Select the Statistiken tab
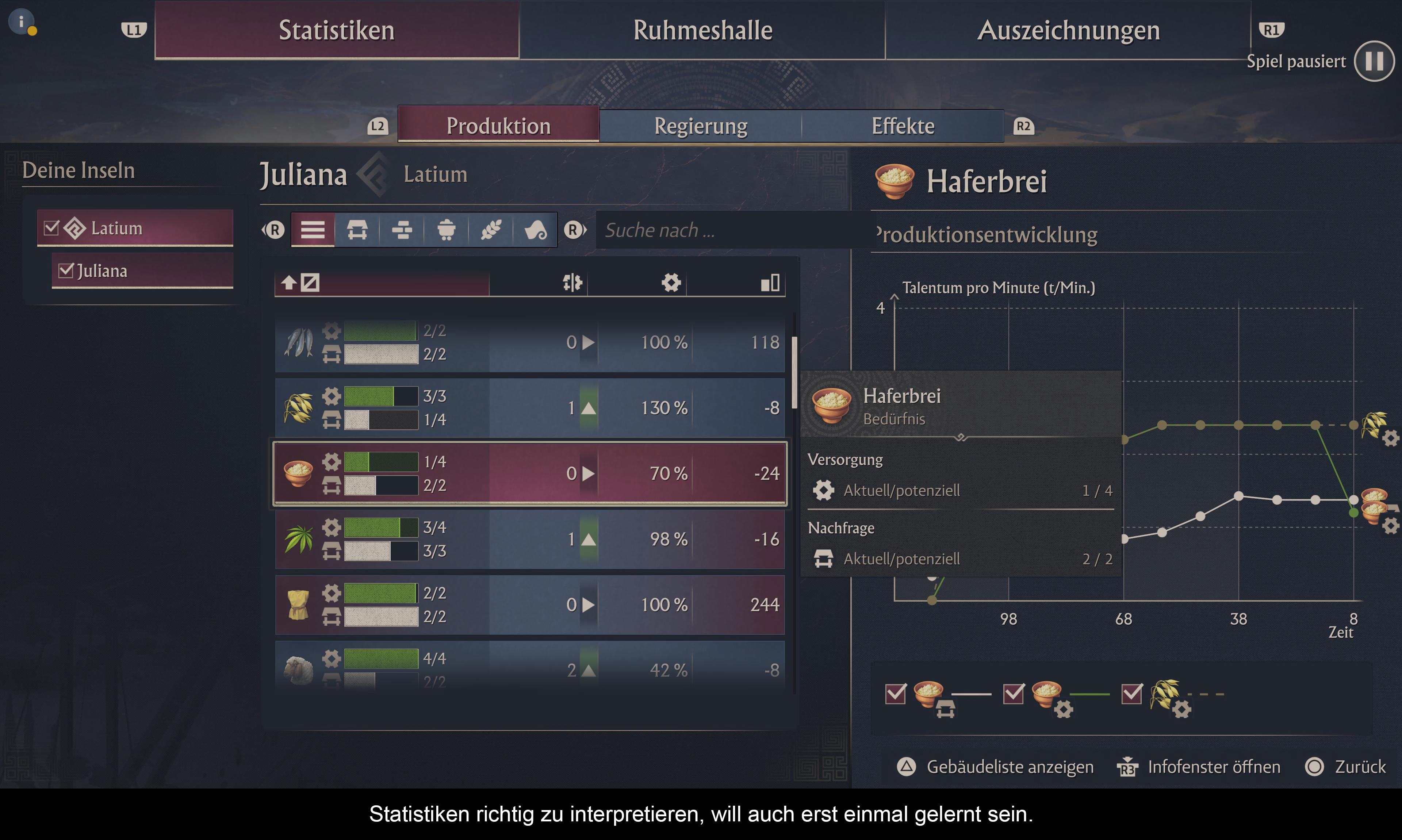Screen dimensions: 1402x840 tap(337, 31)
